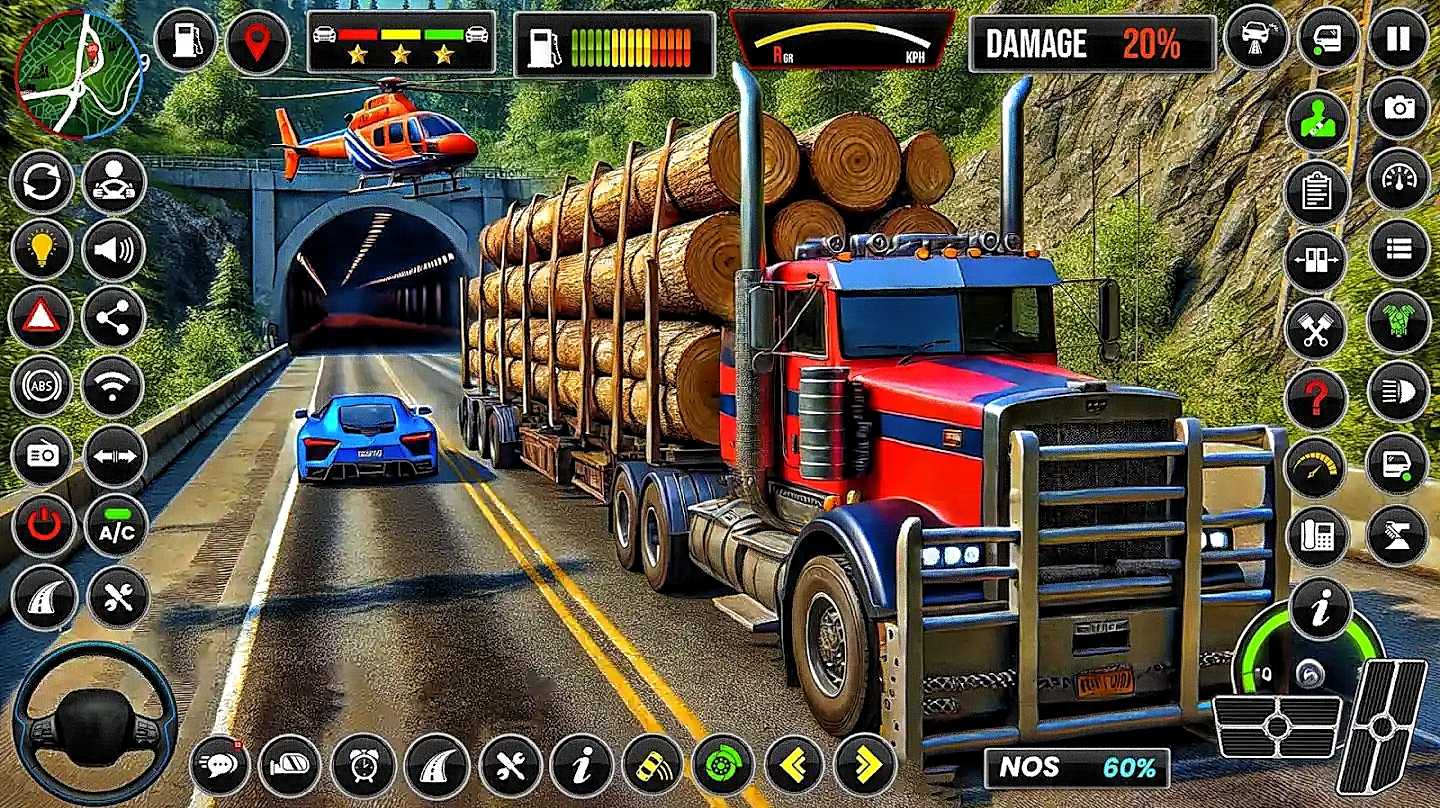The width and height of the screenshot is (1440, 808).
Task: Click the red engine power button
Action: tap(43, 525)
